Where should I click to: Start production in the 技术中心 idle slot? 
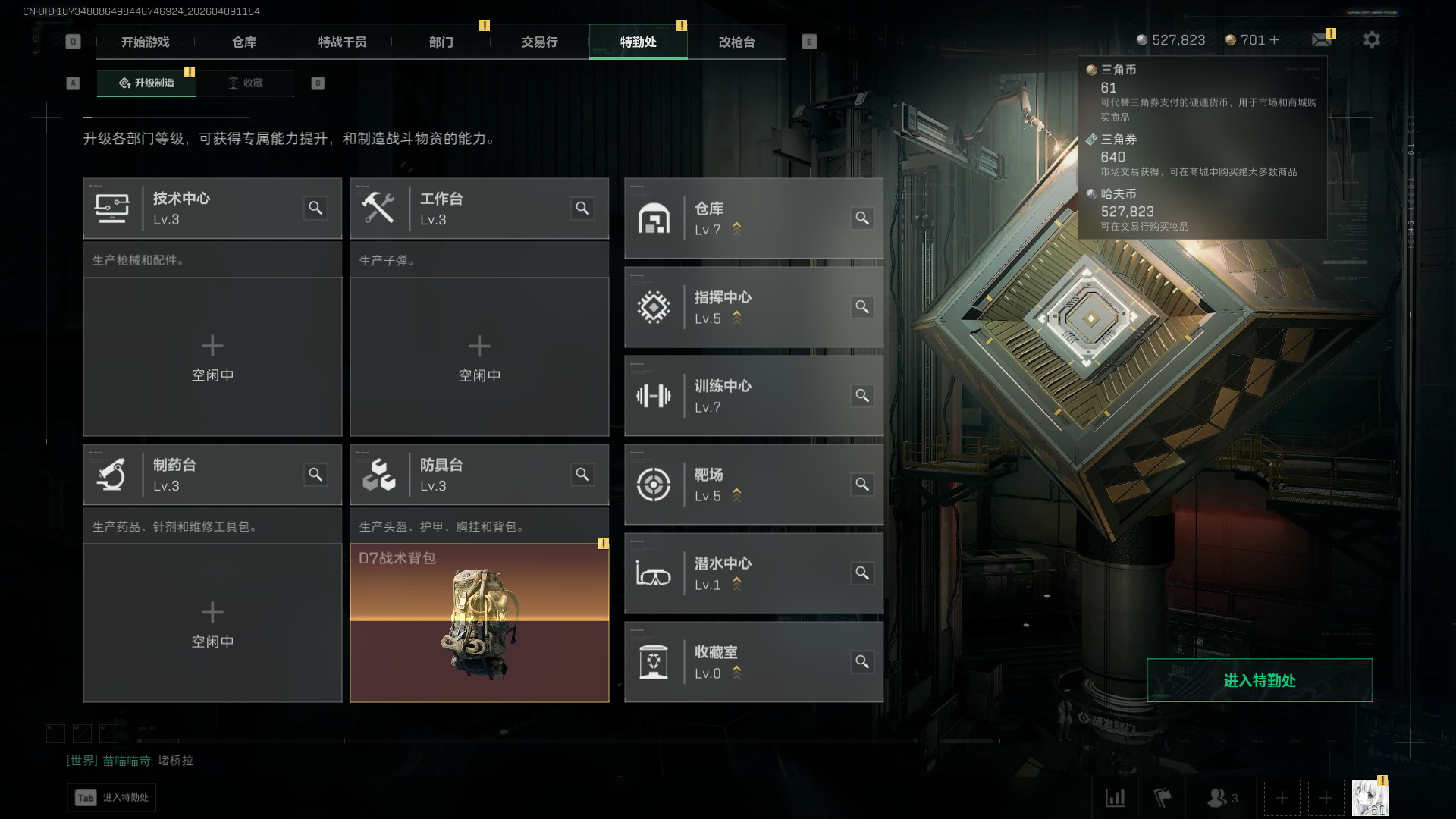pos(212,356)
